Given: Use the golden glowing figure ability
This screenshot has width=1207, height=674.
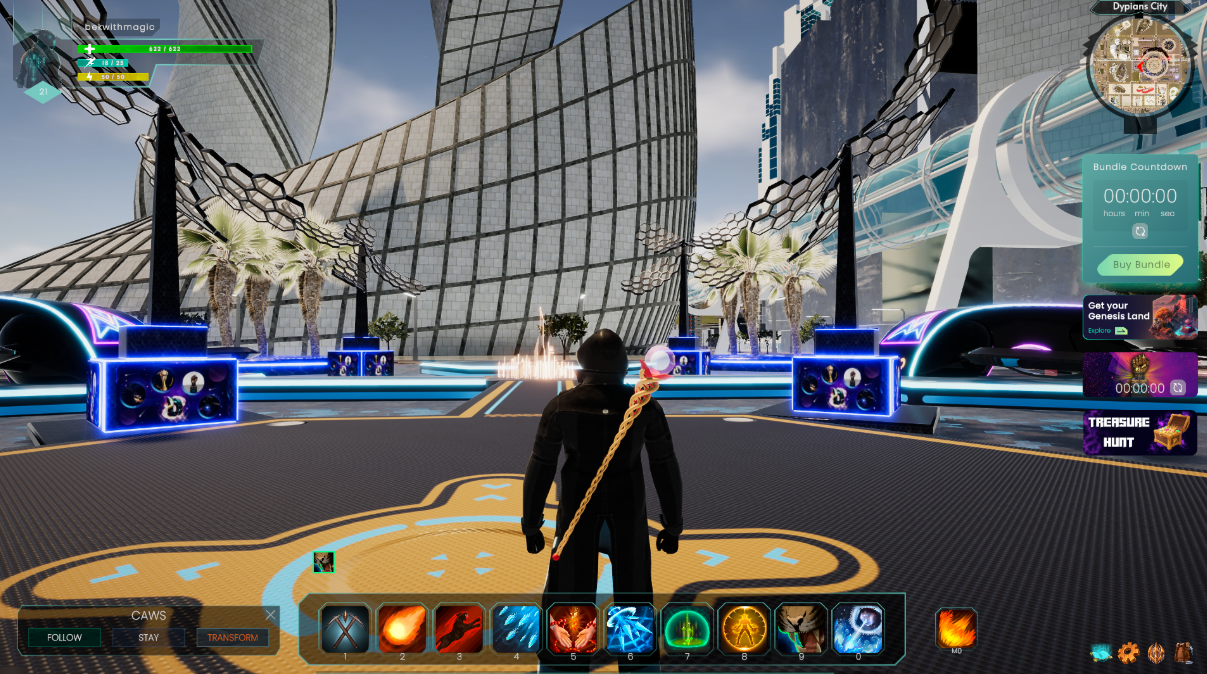Looking at the screenshot, I should 744,628.
